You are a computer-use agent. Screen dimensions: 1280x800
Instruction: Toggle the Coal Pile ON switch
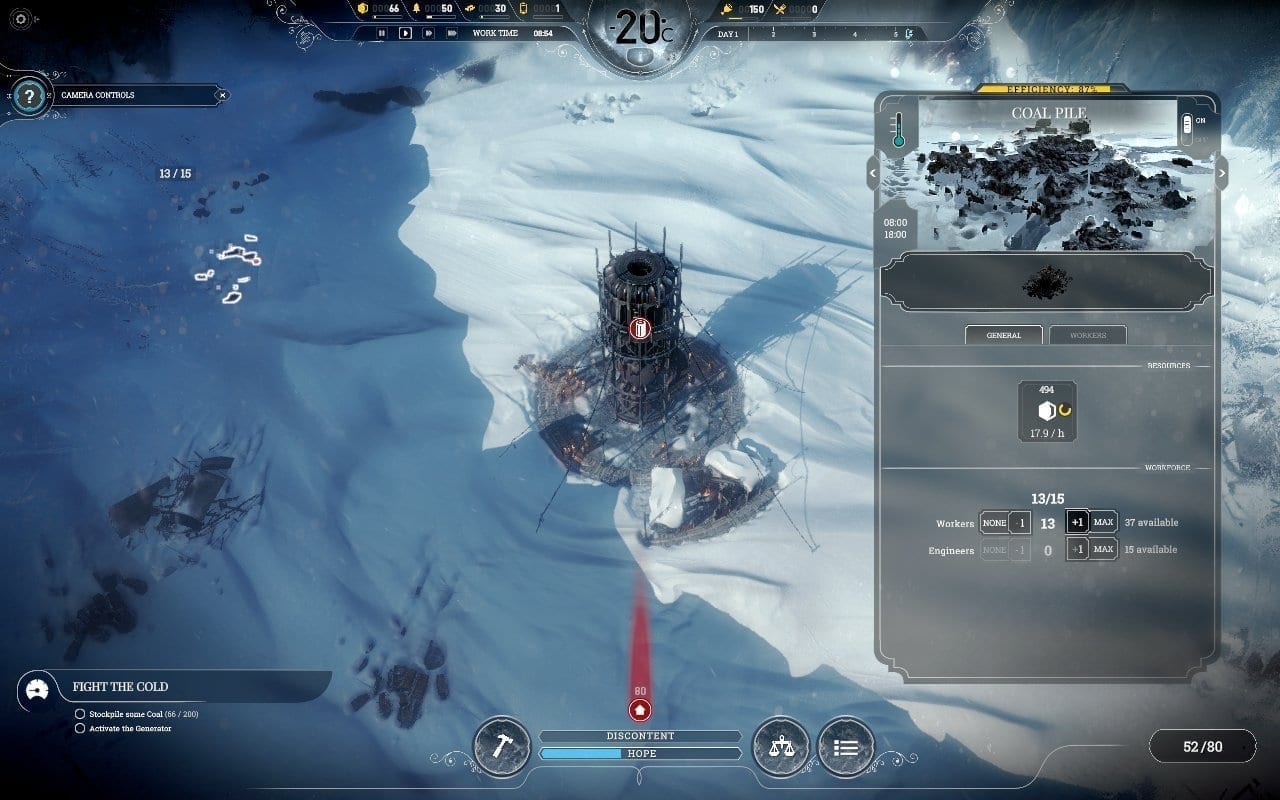point(1188,123)
